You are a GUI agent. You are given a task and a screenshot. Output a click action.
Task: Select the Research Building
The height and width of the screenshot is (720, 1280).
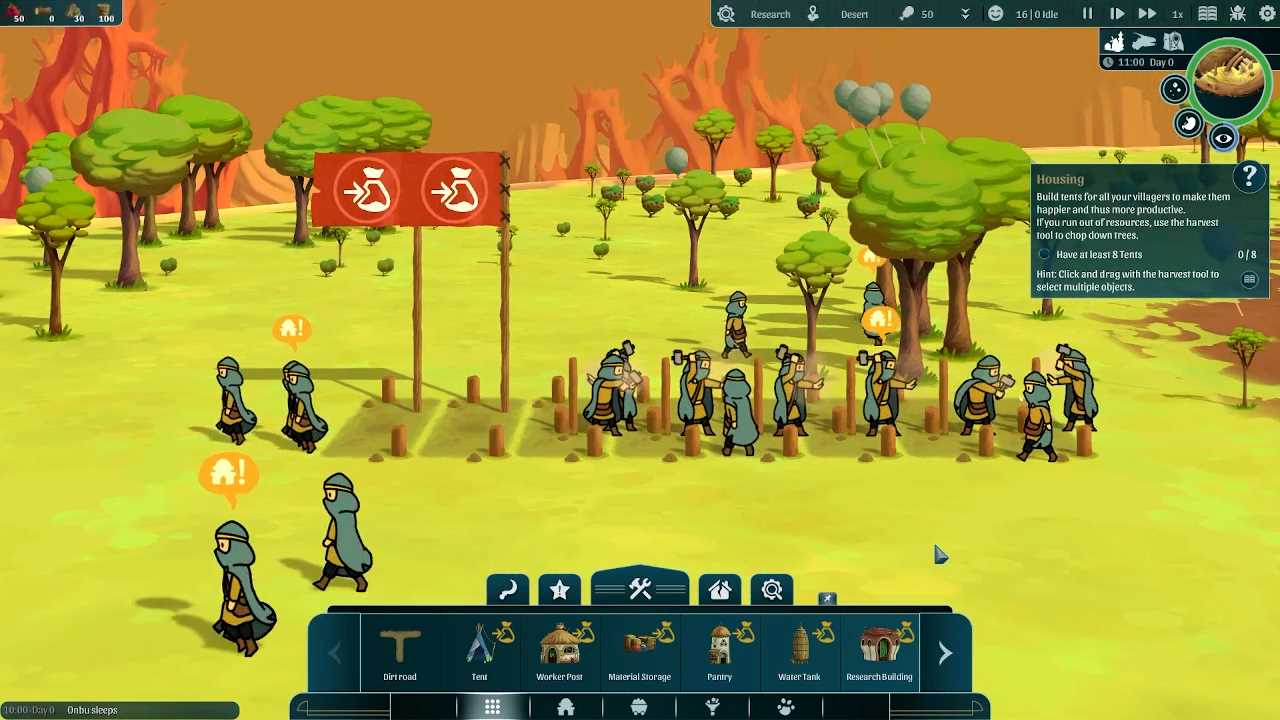point(879,652)
